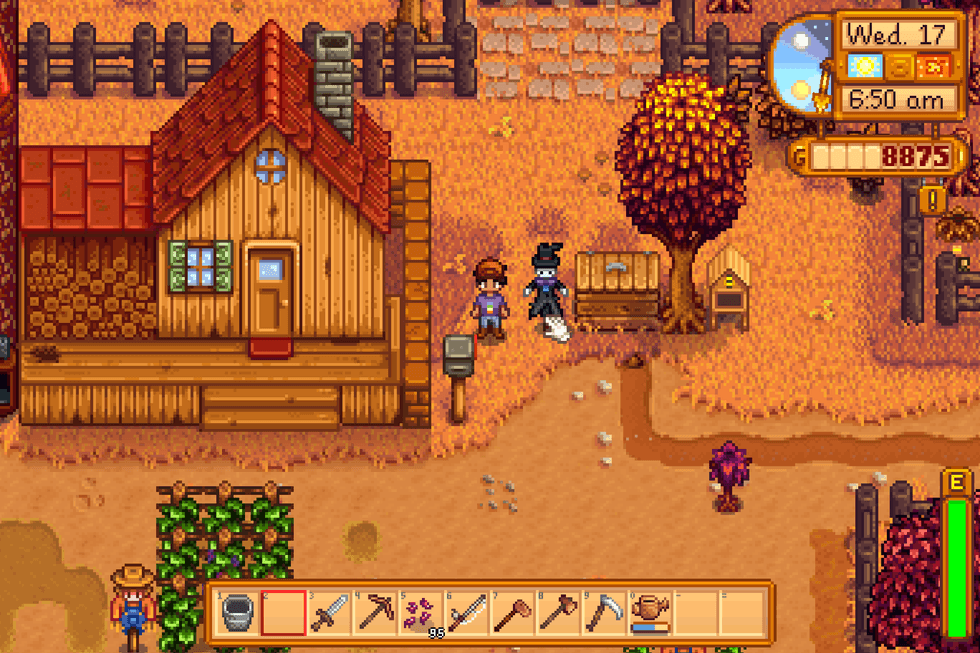
Task: Select the pickaxe tool slot
Action: pyautogui.click(x=376, y=612)
